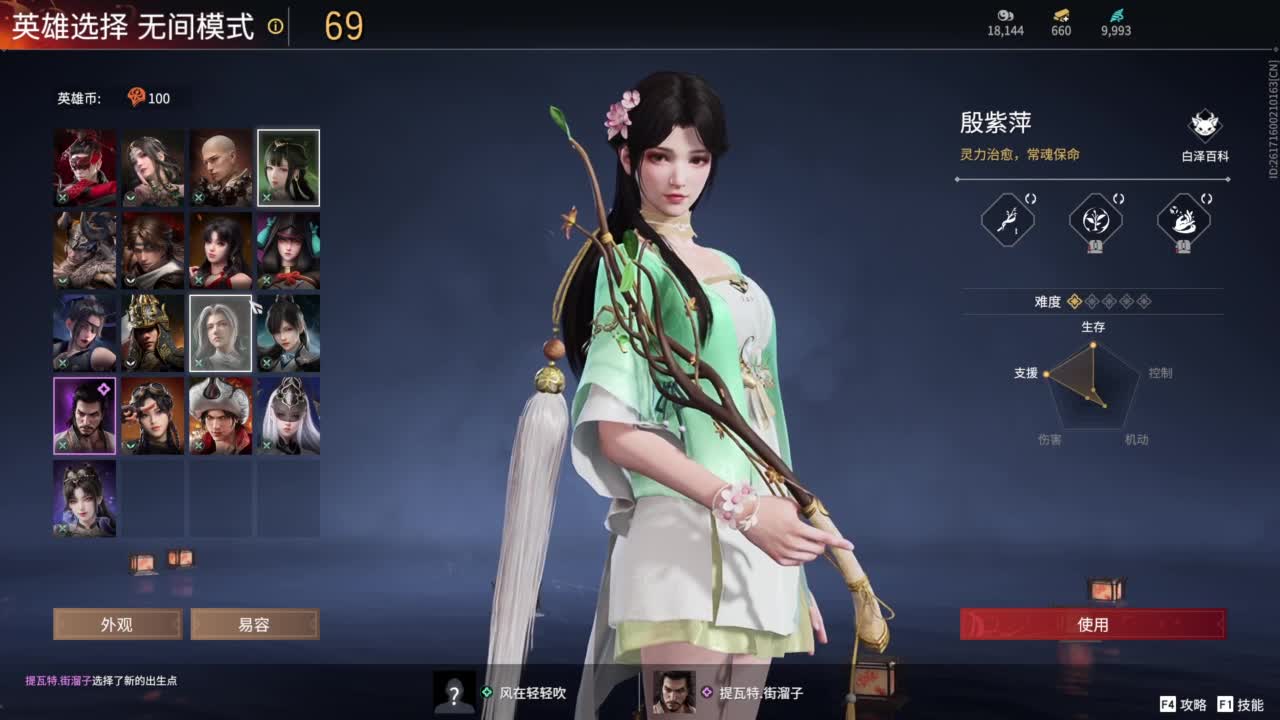This screenshot has height=720, width=1280.
Task: Toggle the purple diamond badge on the selected portrait
Action: pos(103,387)
